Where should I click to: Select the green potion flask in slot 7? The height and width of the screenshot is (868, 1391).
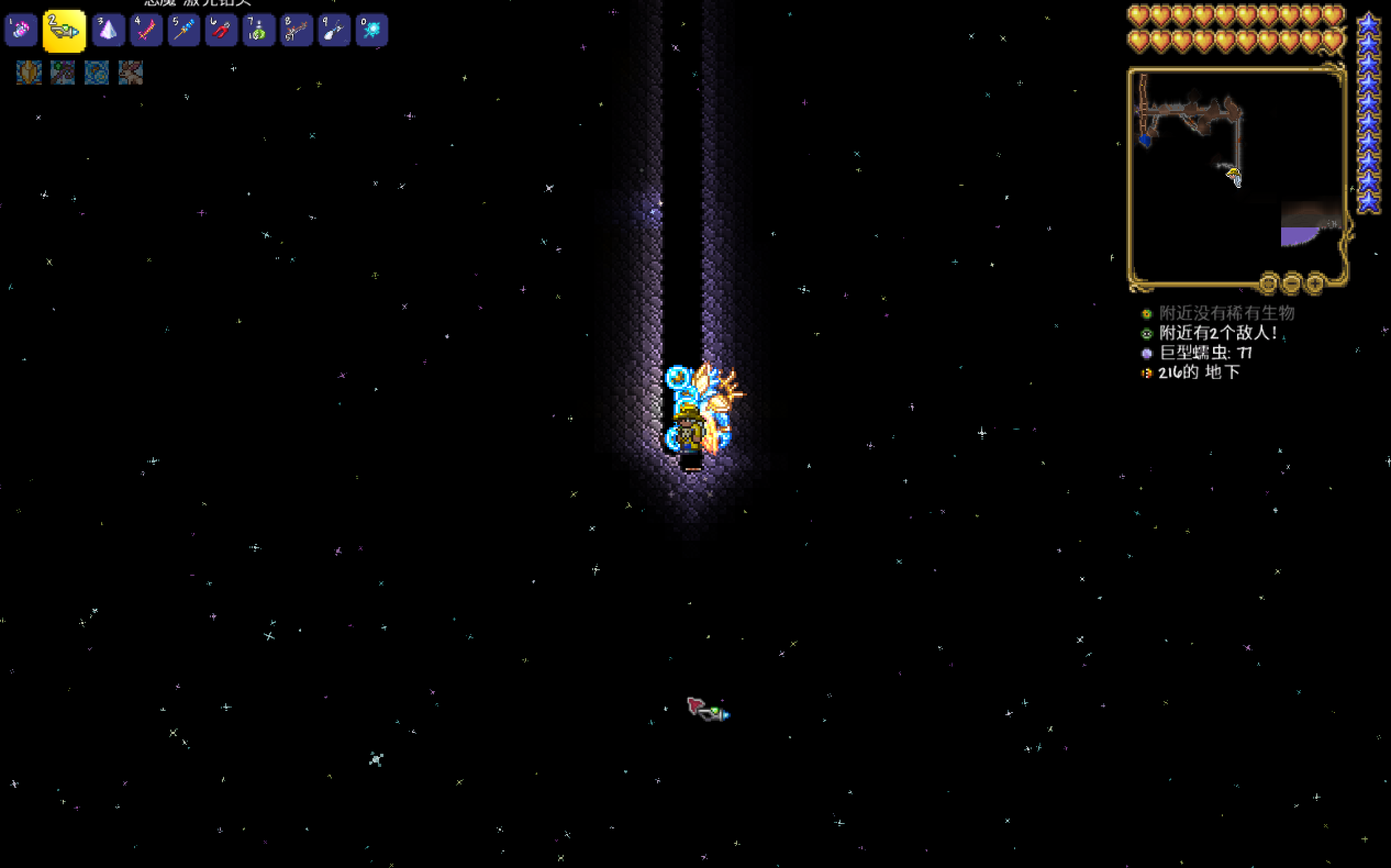point(259,30)
